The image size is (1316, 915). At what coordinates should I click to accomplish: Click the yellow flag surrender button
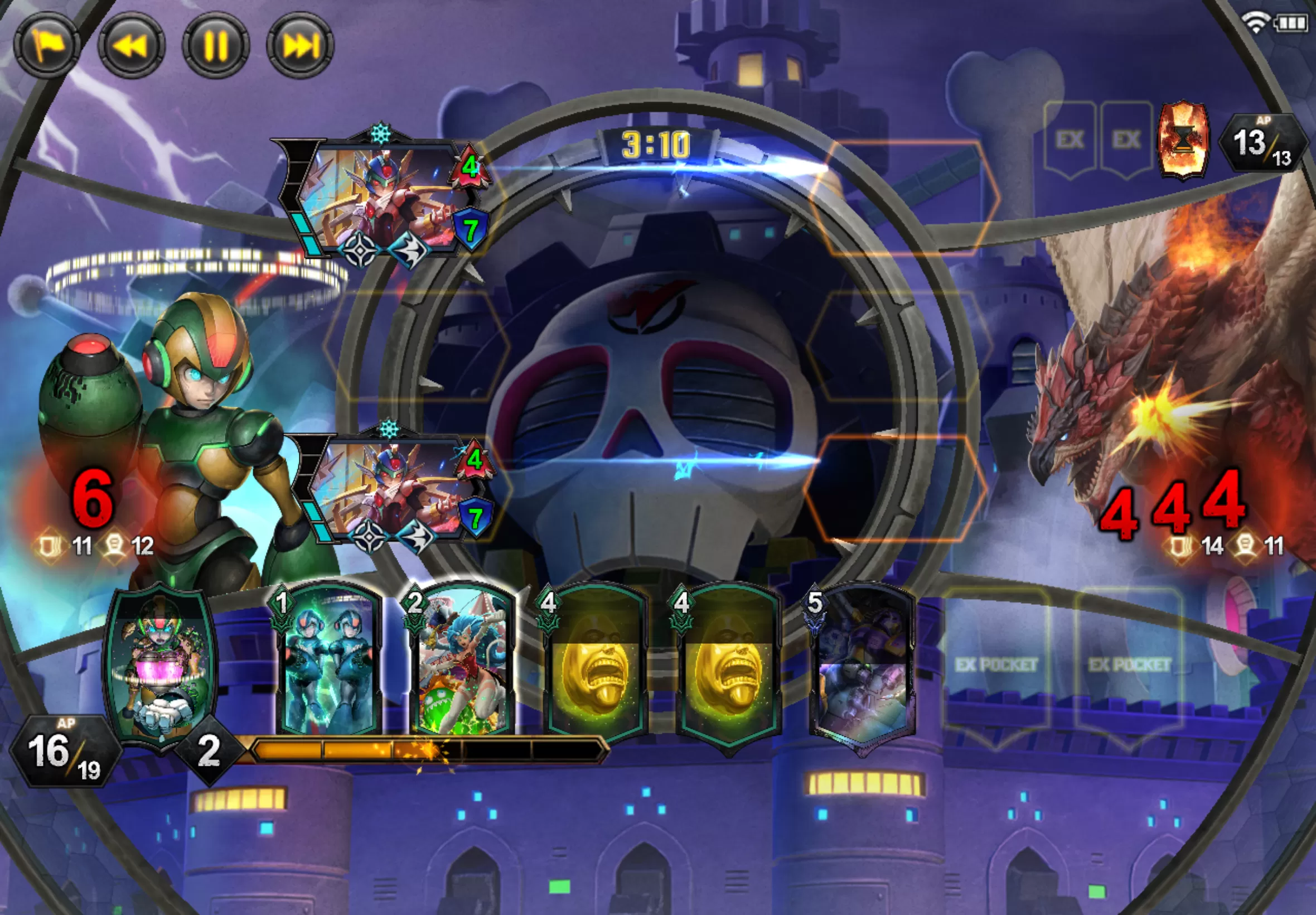(47, 45)
